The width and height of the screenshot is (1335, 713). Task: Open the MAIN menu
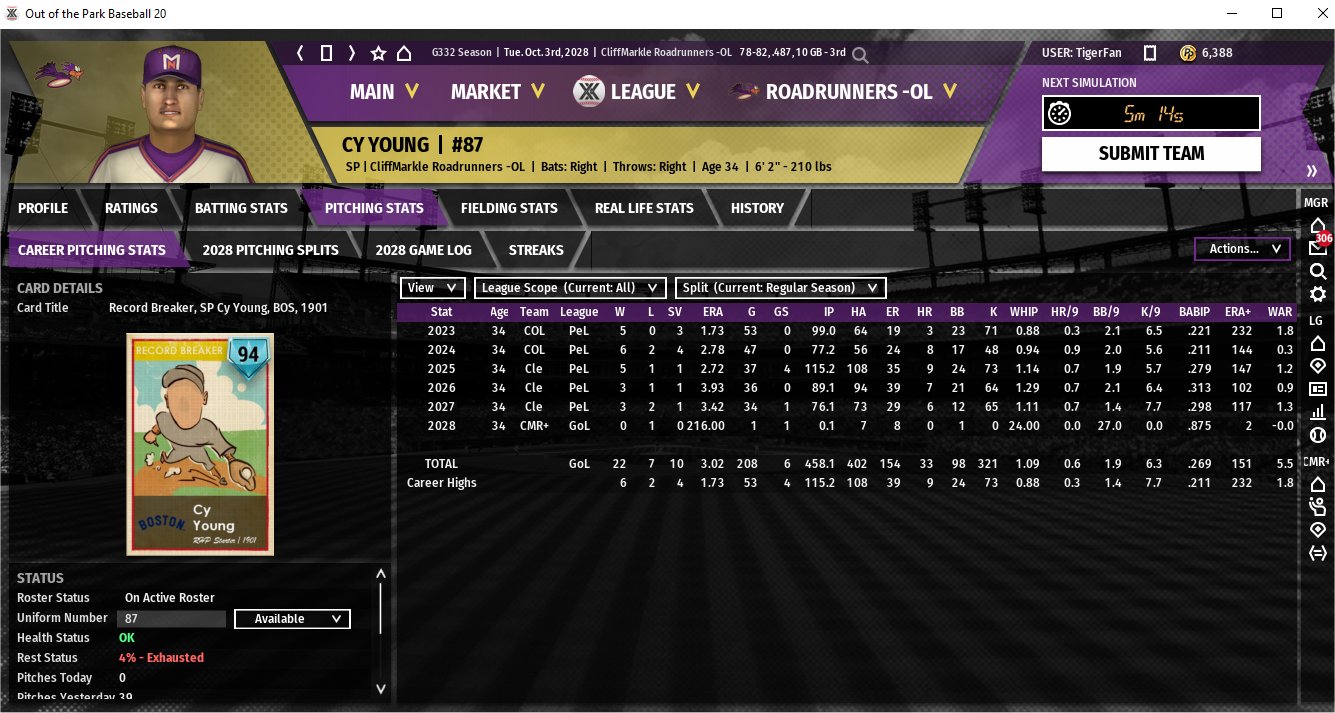point(383,92)
